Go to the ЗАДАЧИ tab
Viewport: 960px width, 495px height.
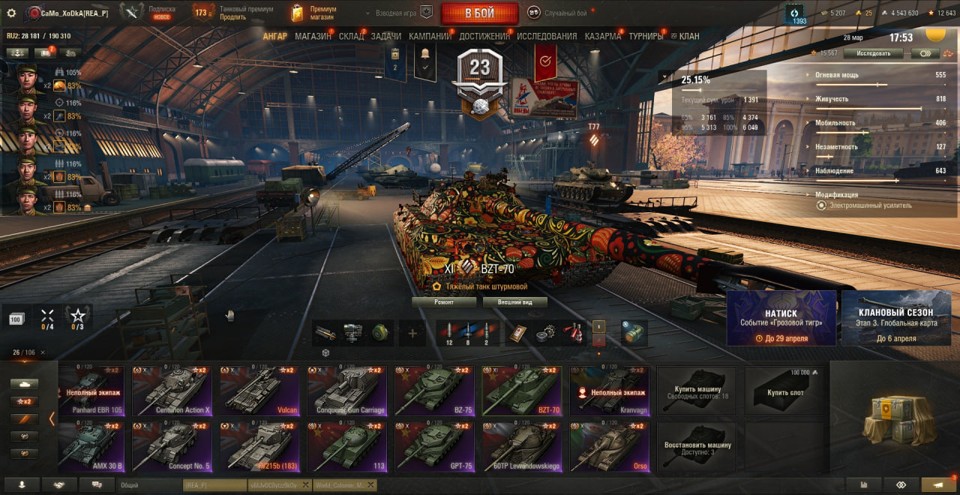coord(386,36)
